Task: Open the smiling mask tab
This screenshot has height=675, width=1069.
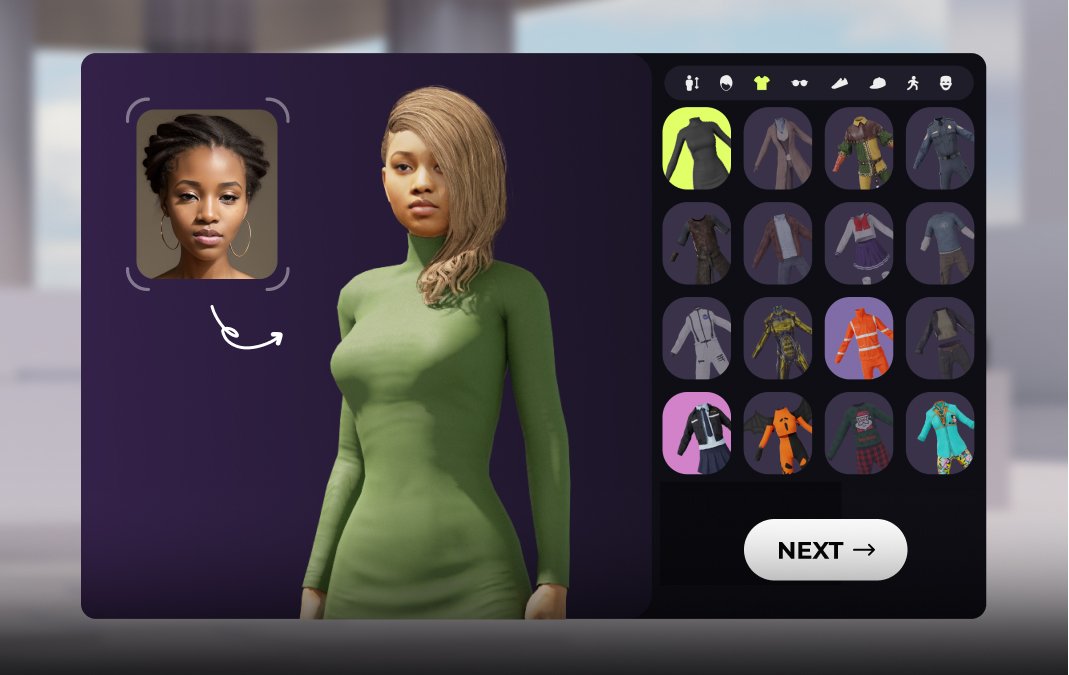Action: point(946,83)
